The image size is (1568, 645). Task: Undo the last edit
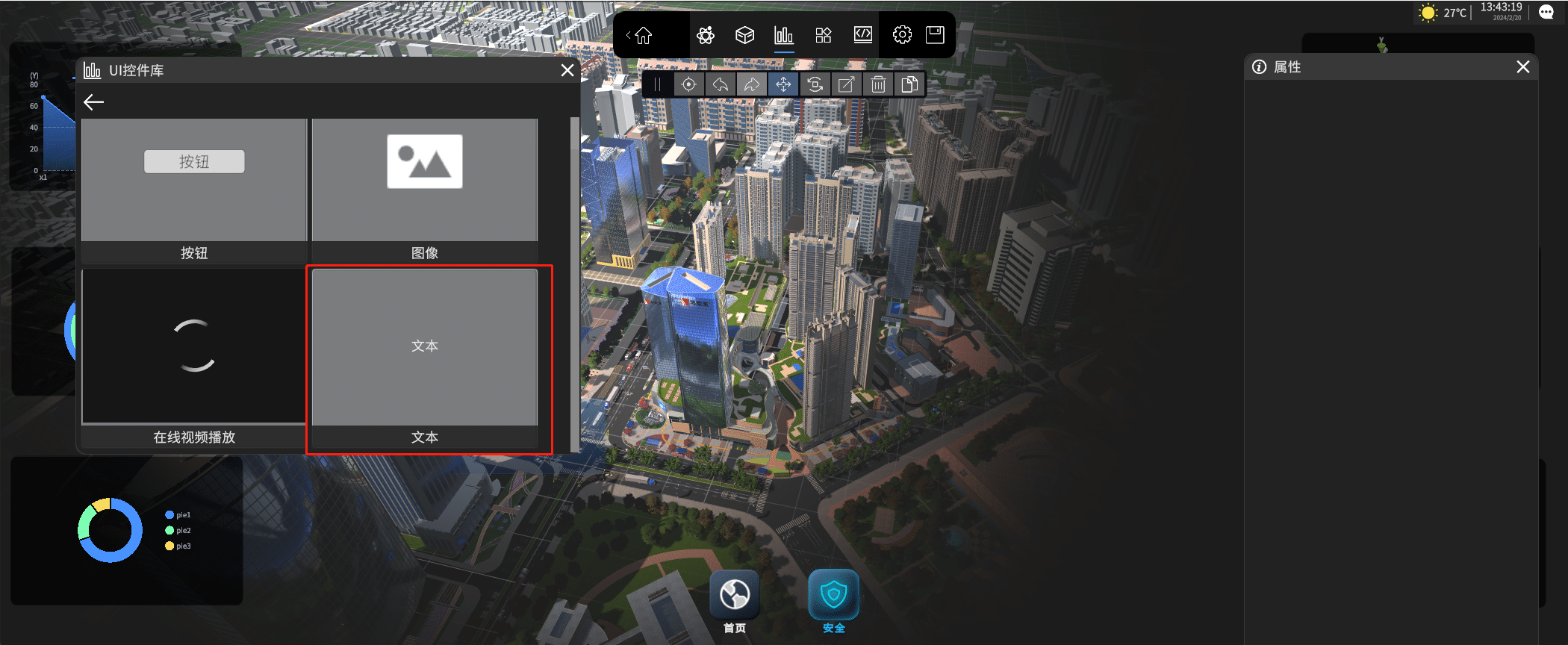[721, 84]
